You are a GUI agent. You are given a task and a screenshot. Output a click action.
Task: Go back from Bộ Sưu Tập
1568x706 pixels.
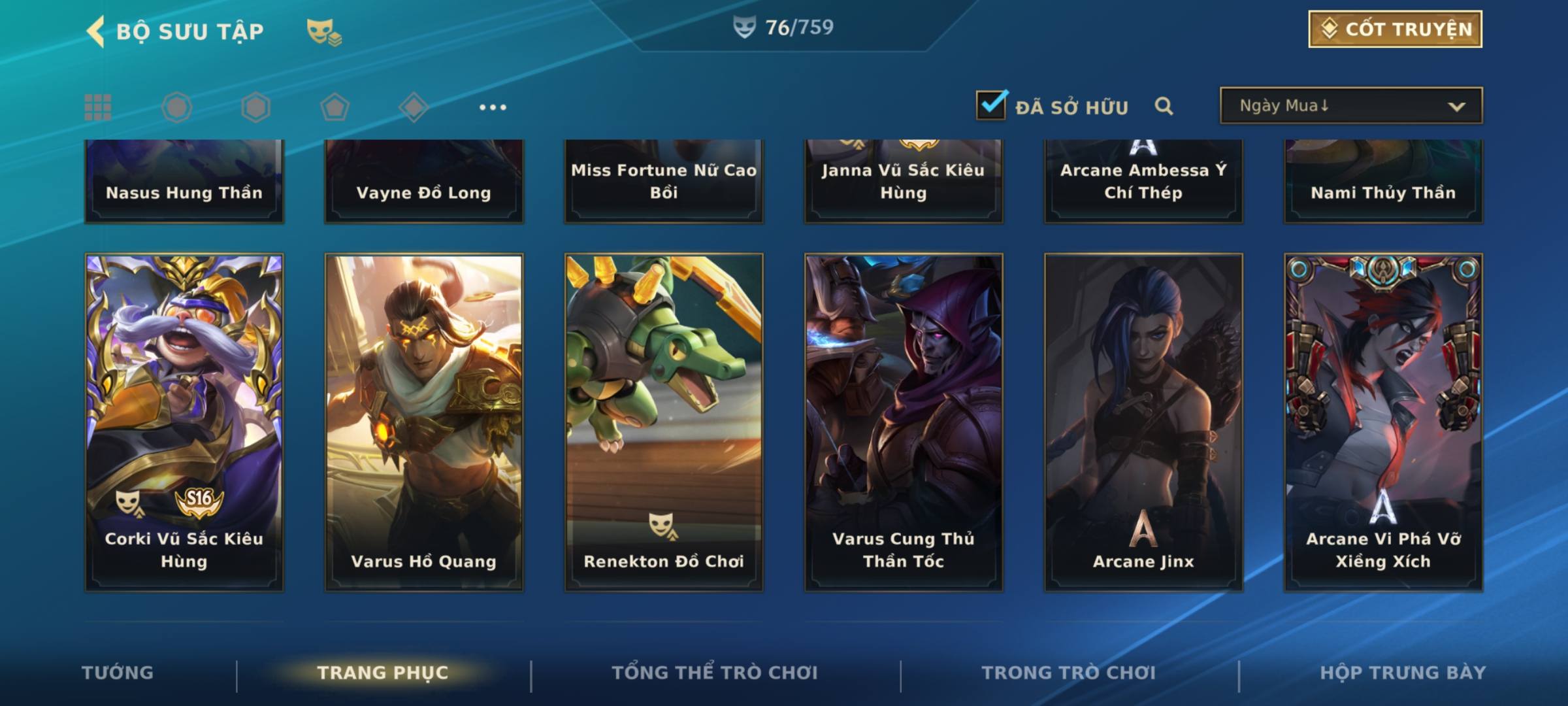pos(97,31)
